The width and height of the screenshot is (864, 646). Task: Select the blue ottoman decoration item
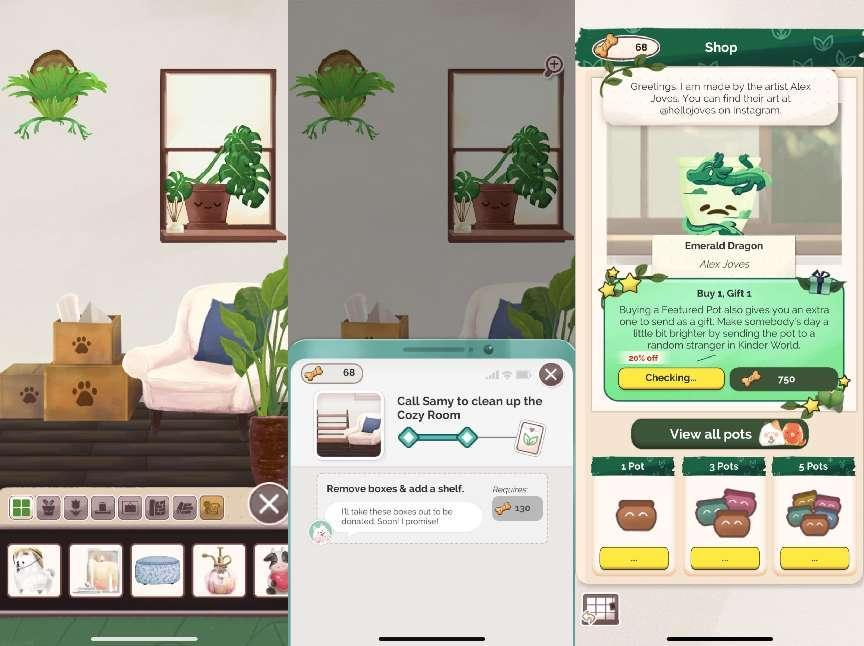[x=157, y=570]
